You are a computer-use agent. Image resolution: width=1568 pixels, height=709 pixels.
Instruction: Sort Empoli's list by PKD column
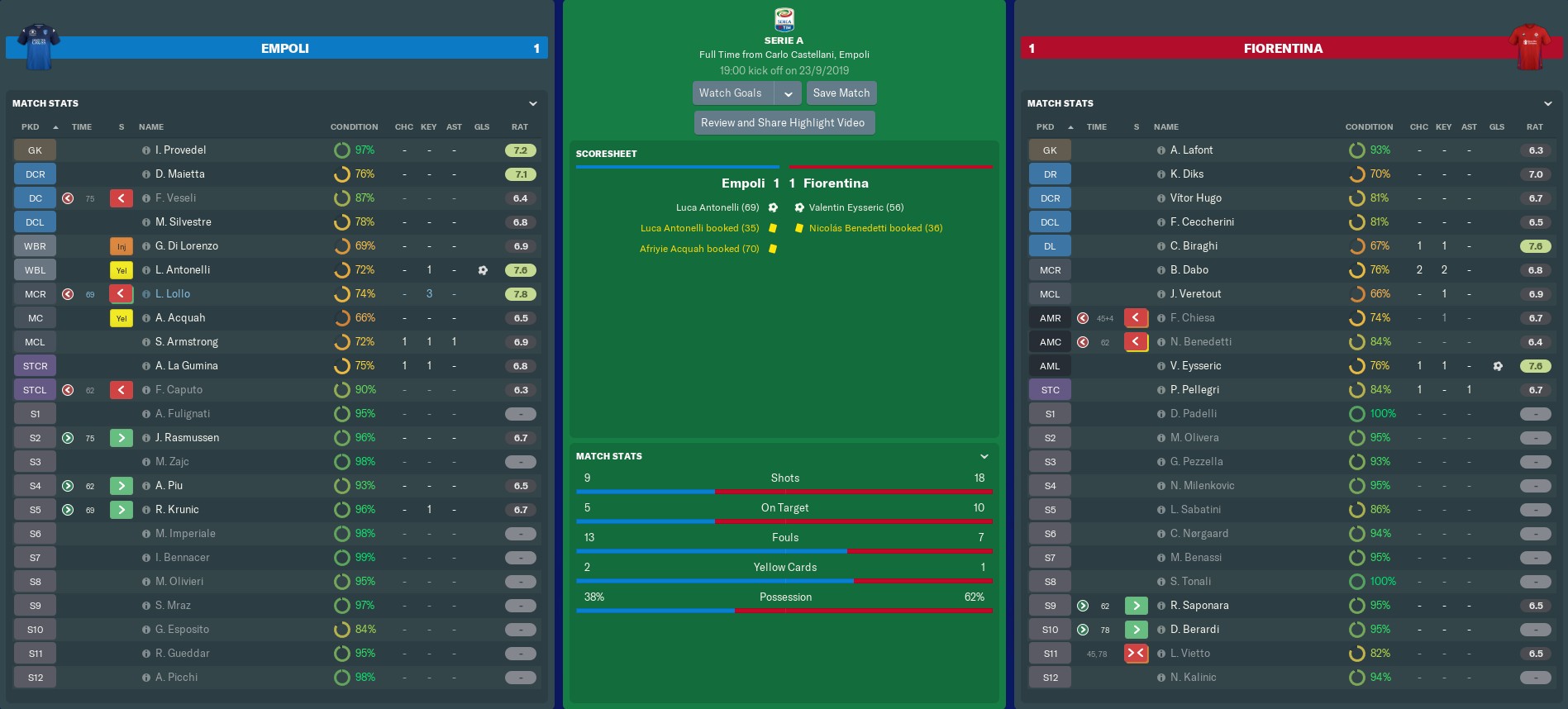pyautogui.click(x=31, y=127)
